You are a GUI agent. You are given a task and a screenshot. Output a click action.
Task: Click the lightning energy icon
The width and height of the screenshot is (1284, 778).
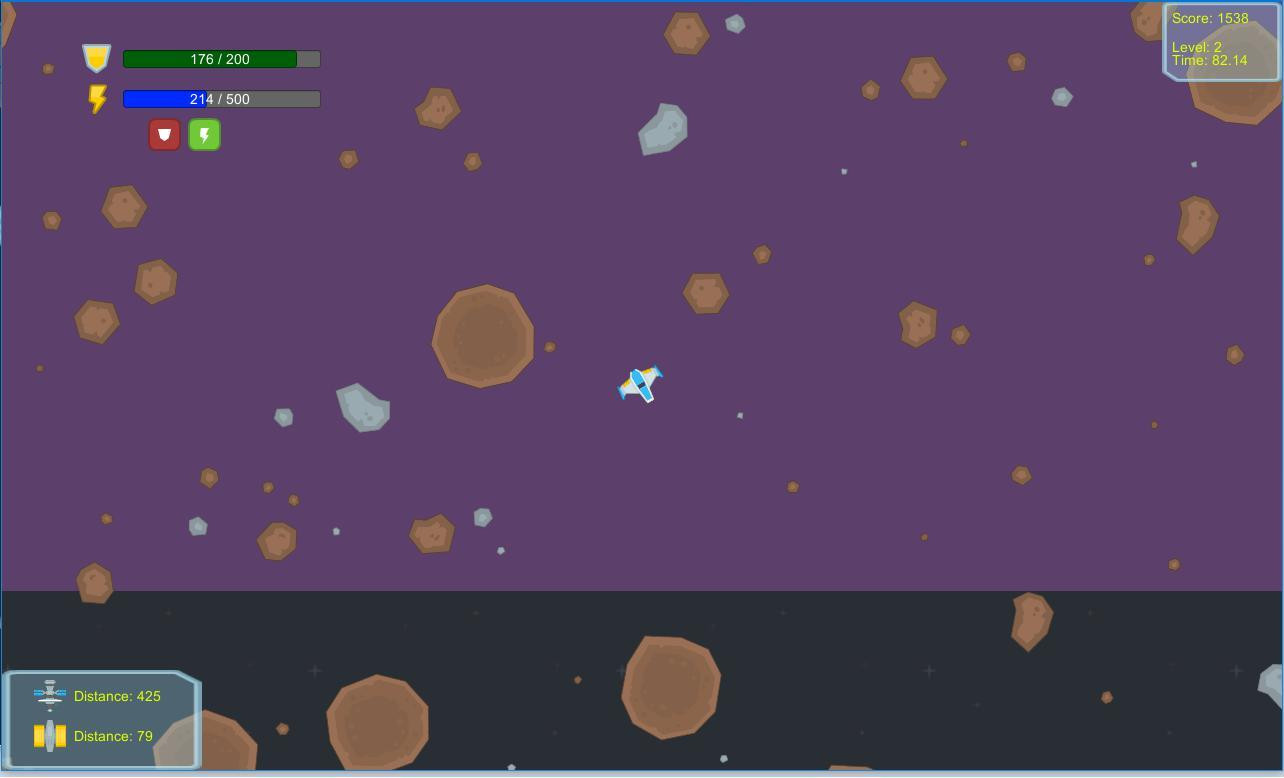pos(97,98)
